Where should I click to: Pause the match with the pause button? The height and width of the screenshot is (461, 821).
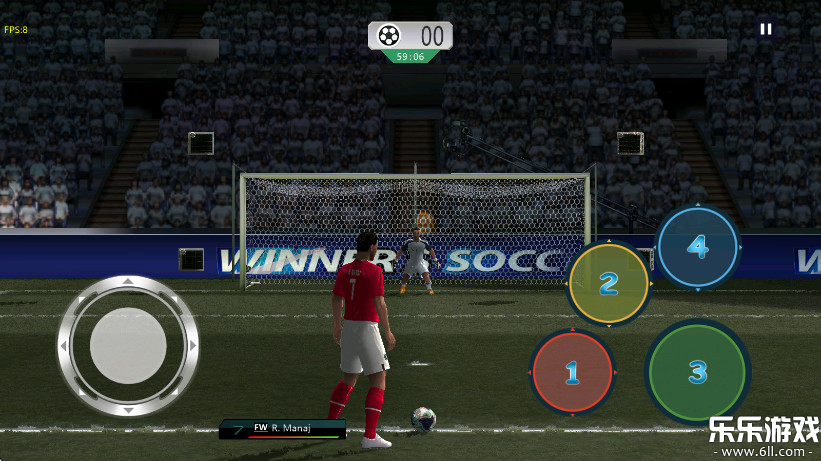point(766,29)
